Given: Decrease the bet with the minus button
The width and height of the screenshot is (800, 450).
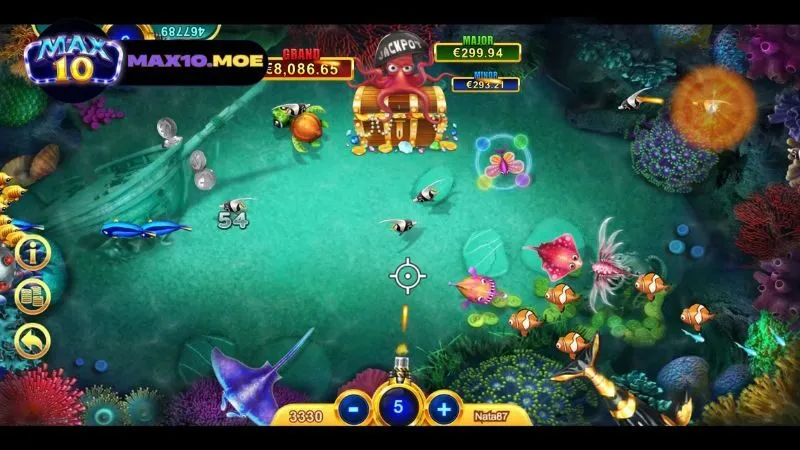Looking at the screenshot, I should 353,408.
